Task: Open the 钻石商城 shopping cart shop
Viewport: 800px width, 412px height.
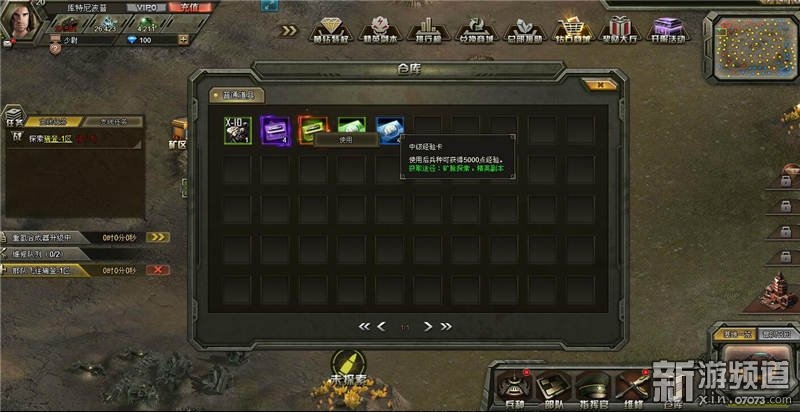Action: pyautogui.click(x=572, y=29)
